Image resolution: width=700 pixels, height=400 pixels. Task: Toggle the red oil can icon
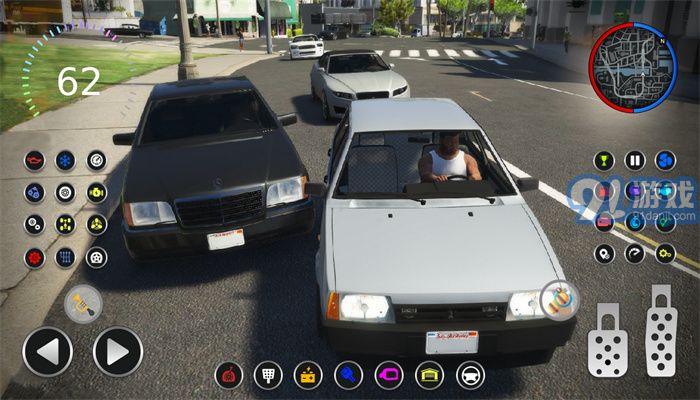pyautogui.click(x=35, y=160)
